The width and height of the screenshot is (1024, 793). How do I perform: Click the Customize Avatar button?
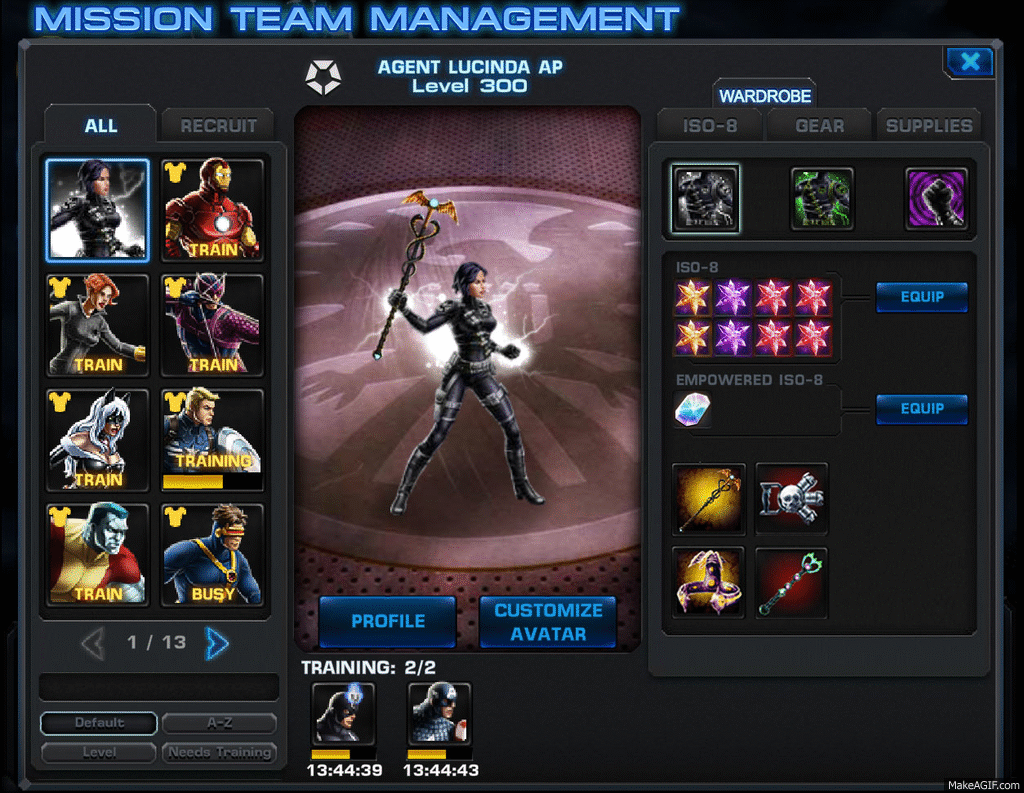click(548, 621)
